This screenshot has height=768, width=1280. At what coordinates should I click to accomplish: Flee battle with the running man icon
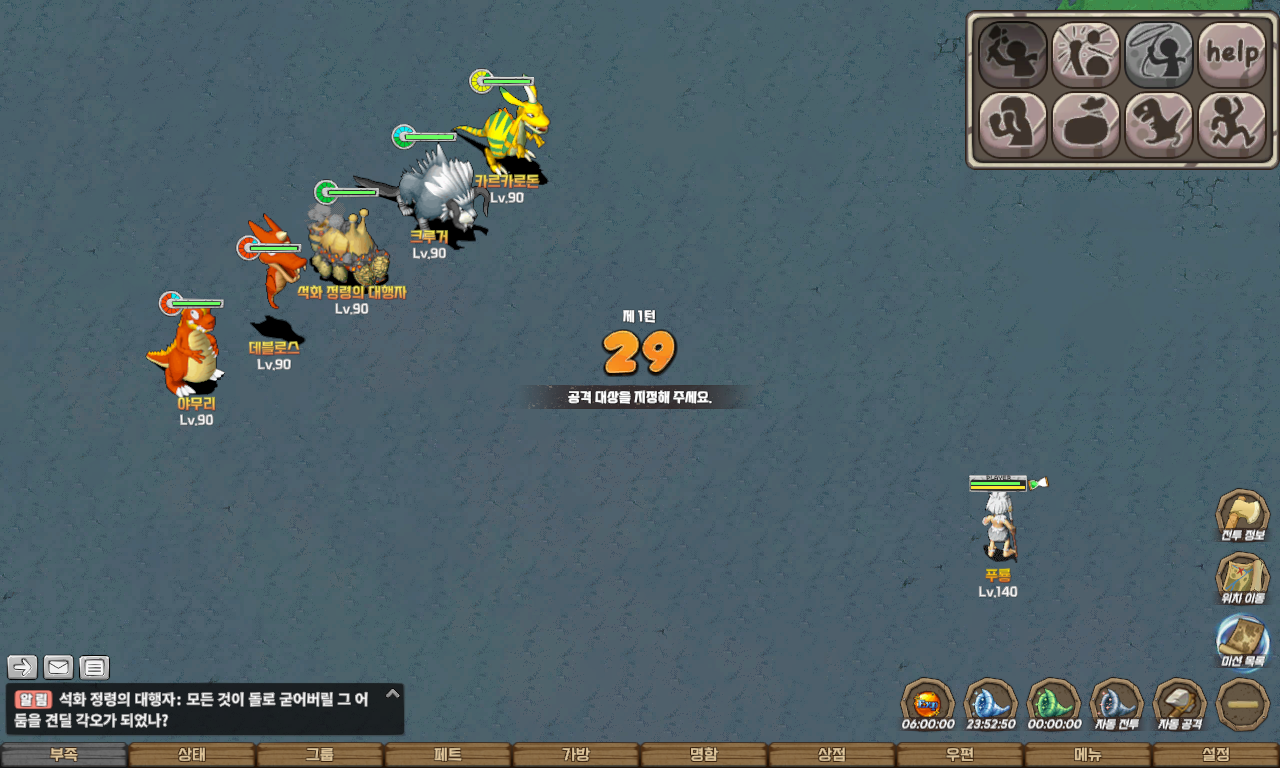pos(1231,125)
